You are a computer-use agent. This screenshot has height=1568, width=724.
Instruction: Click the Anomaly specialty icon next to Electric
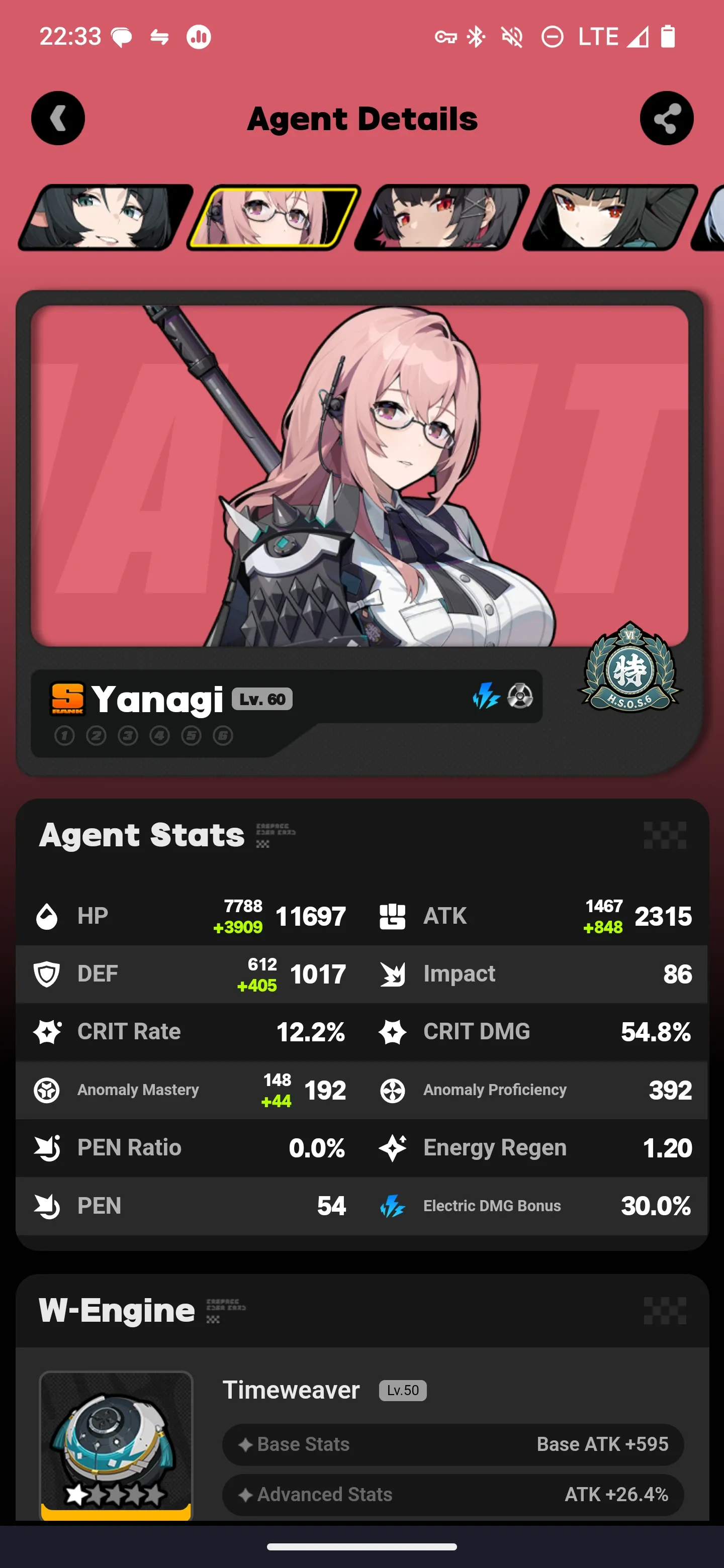[520, 699]
